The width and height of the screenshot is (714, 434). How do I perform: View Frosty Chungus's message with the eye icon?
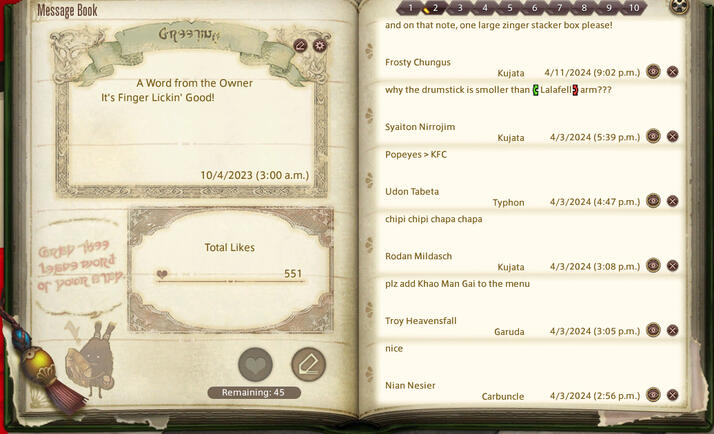(653, 72)
